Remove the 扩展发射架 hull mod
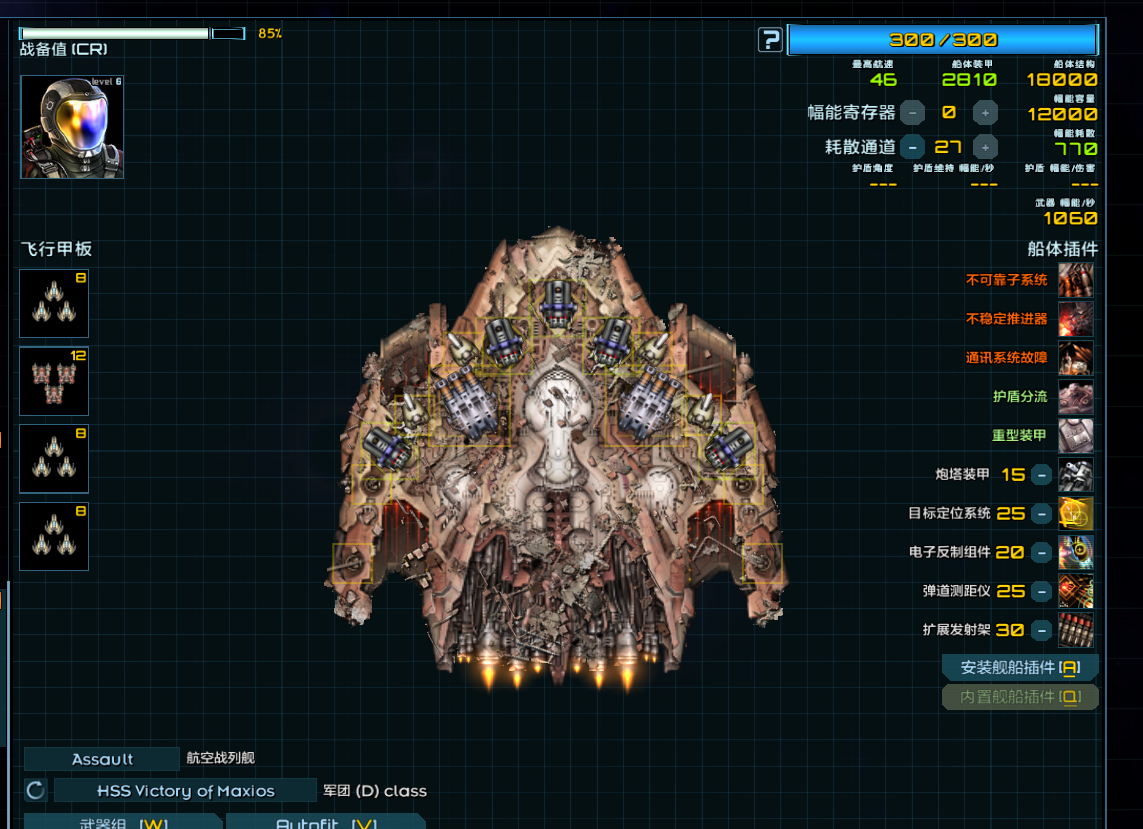1143x829 pixels. pos(1041,630)
